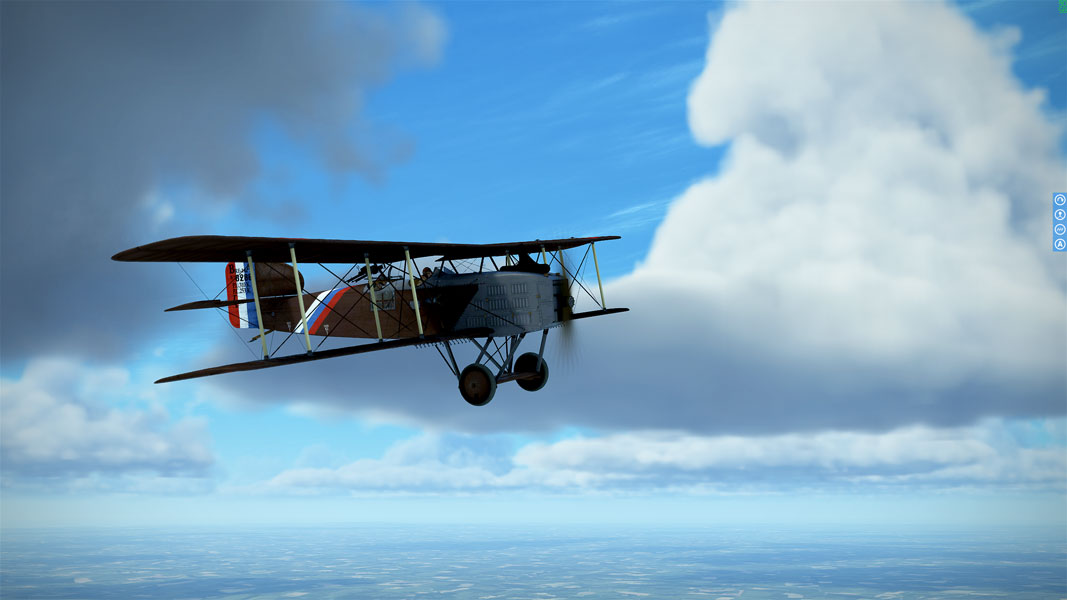Screen dimensions: 1067x600
Task: Click the headphones icon in the side panel
Action: (1059, 200)
